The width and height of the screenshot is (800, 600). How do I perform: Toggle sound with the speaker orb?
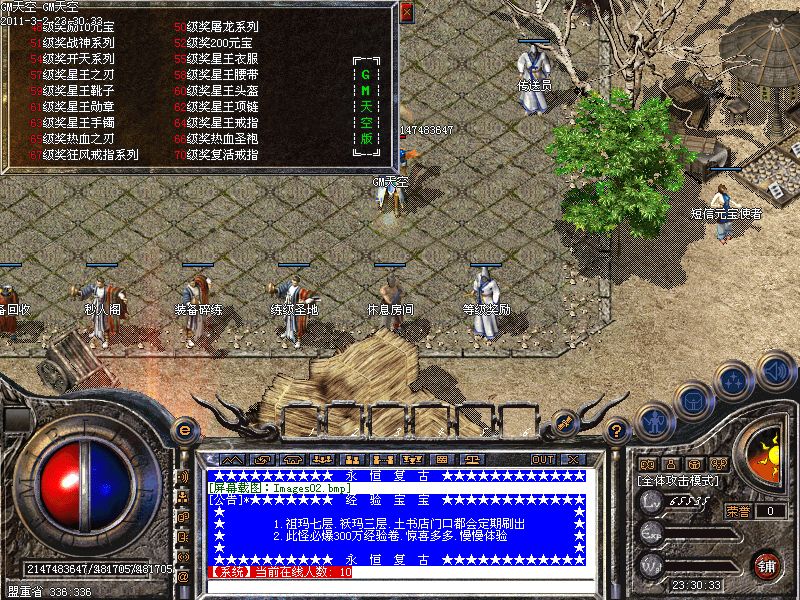[x=776, y=372]
